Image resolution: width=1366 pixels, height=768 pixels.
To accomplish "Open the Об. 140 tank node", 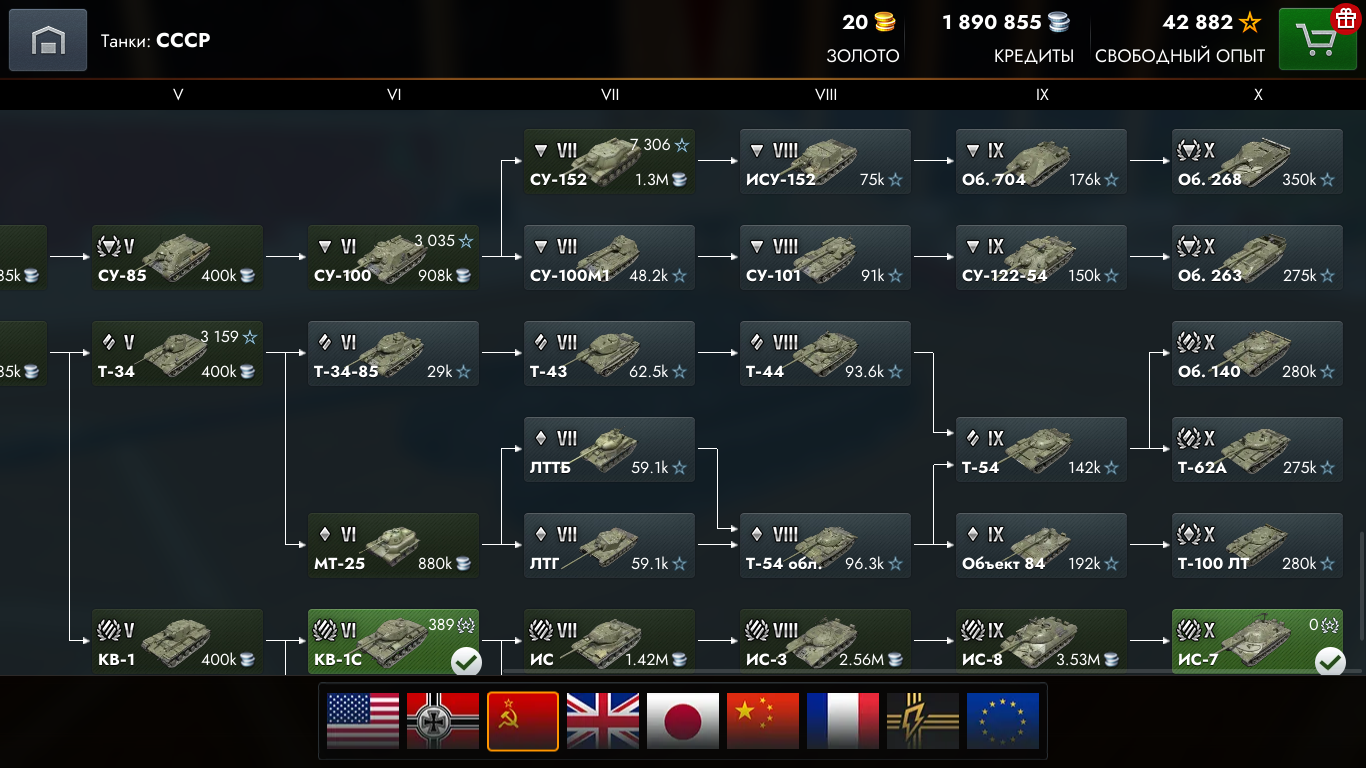I will point(1257,354).
